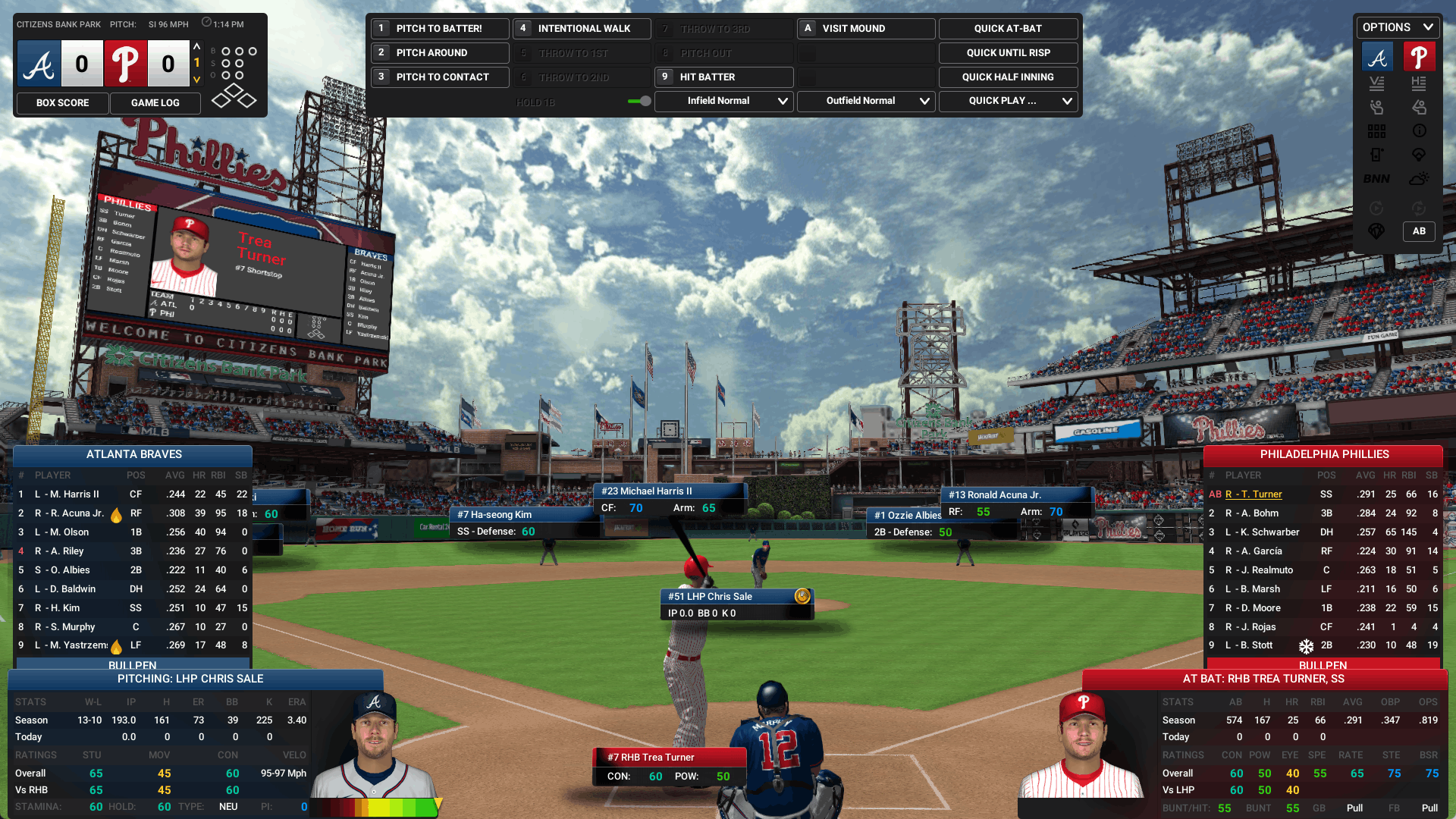Check the weather conditions icon

click(x=1420, y=179)
